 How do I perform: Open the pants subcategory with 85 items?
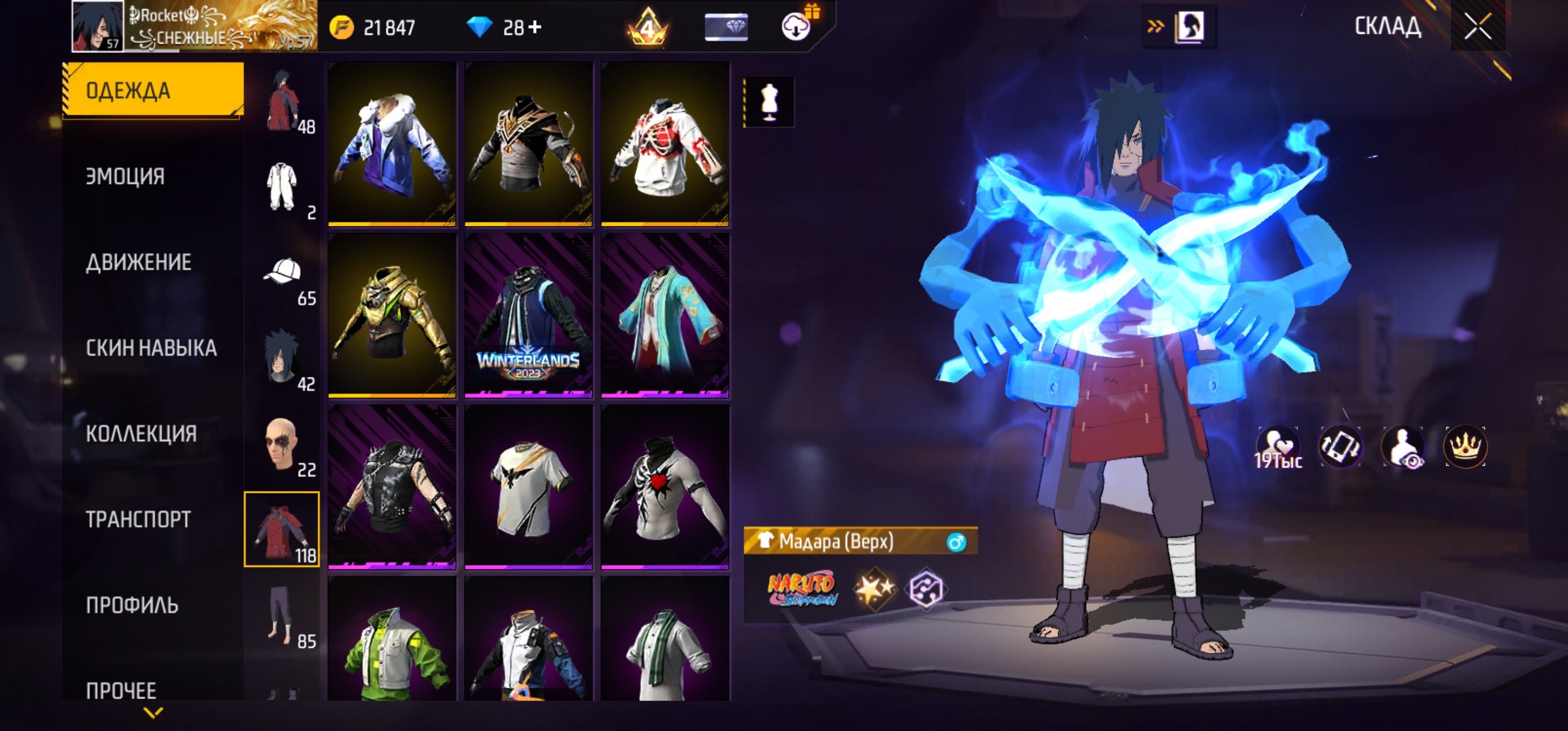click(281, 615)
